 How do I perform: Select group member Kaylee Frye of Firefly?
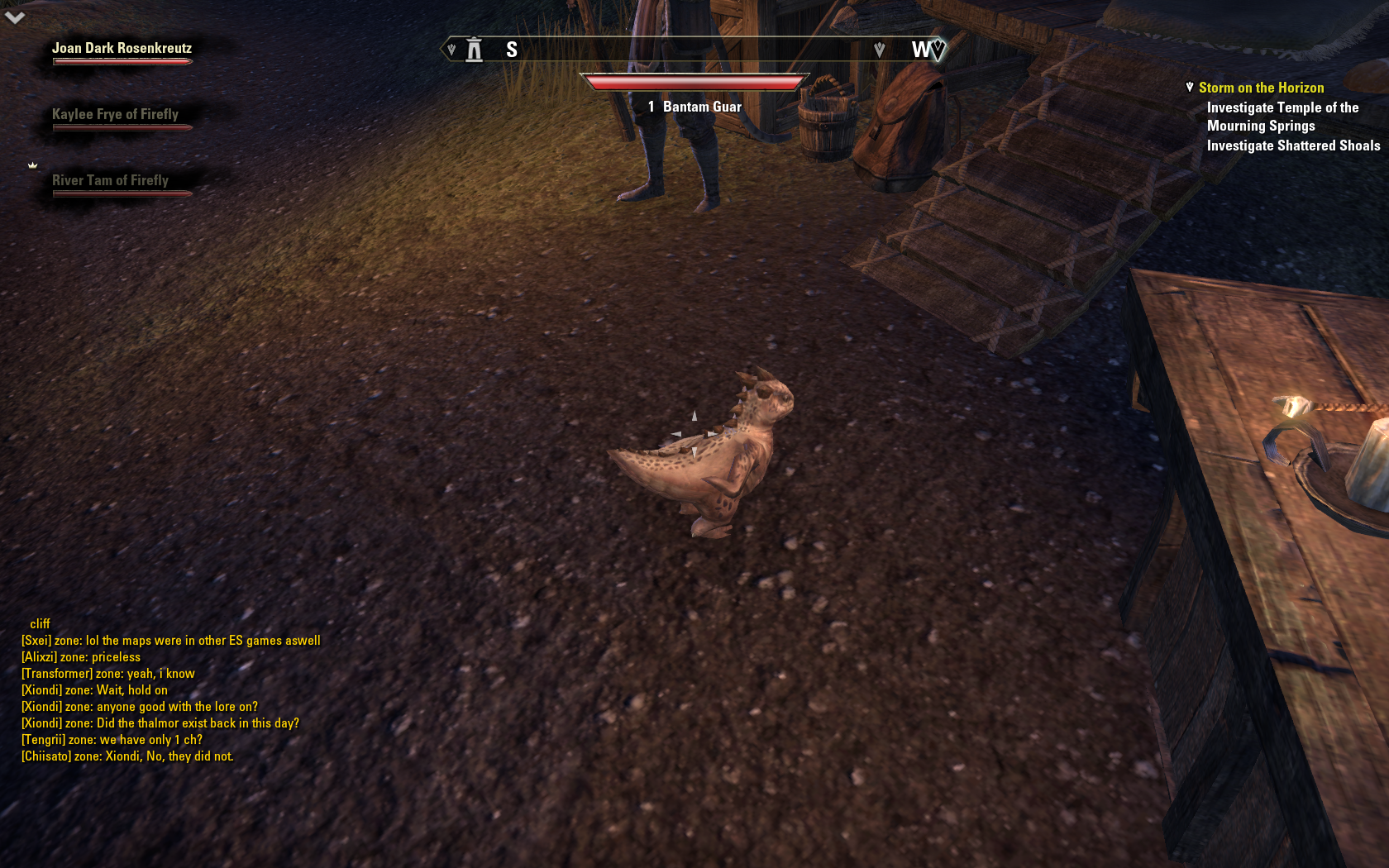[x=115, y=115]
